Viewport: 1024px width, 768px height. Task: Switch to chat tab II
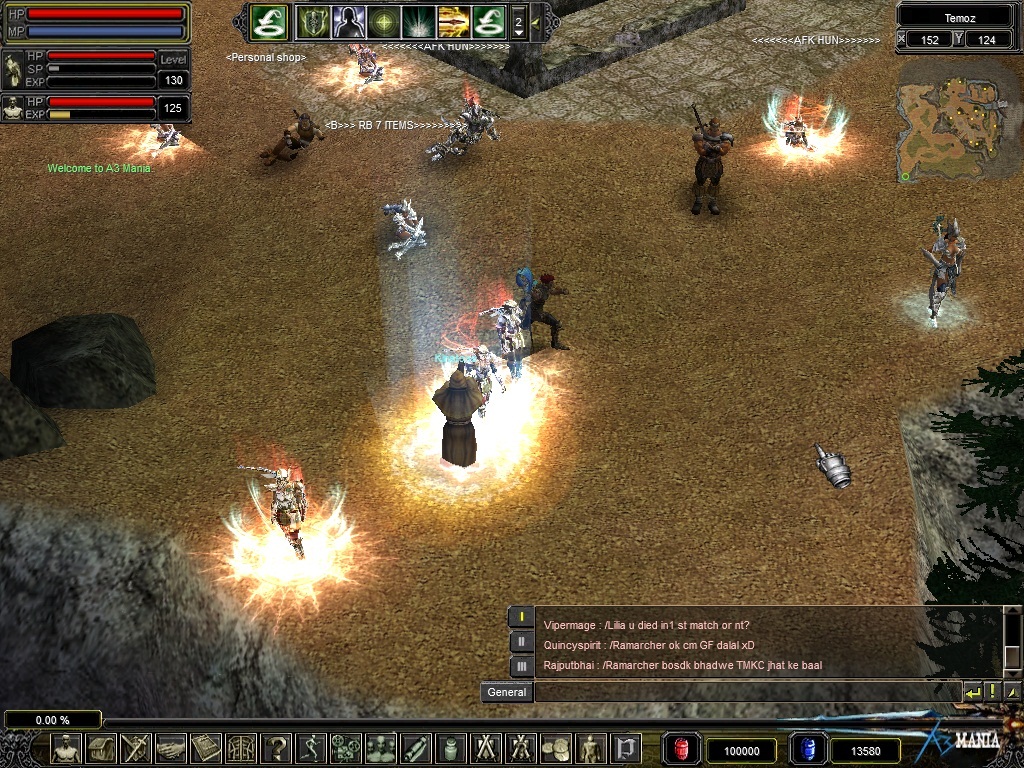click(x=521, y=642)
